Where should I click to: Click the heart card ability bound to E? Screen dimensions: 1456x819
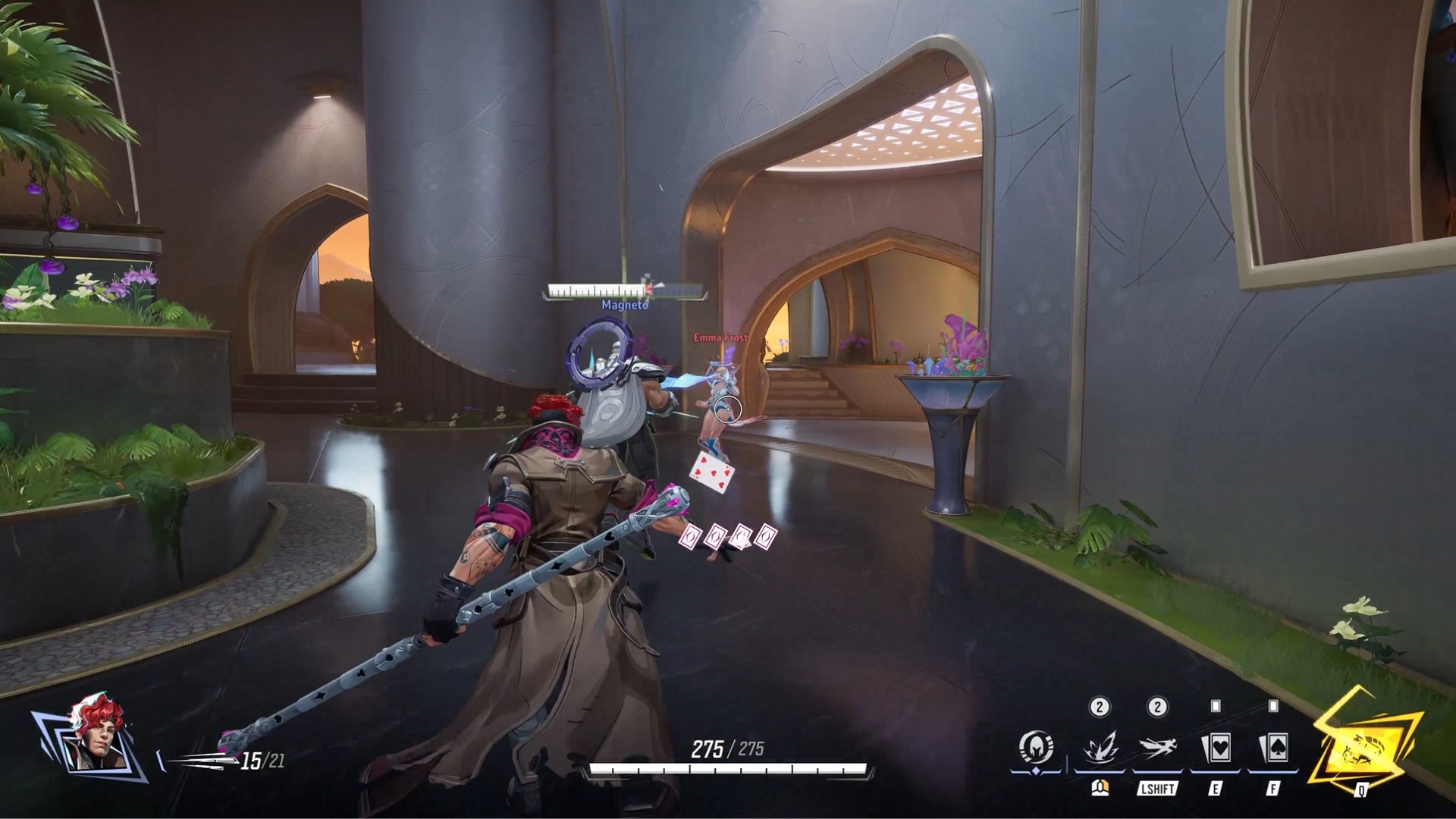coord(1219,747)
